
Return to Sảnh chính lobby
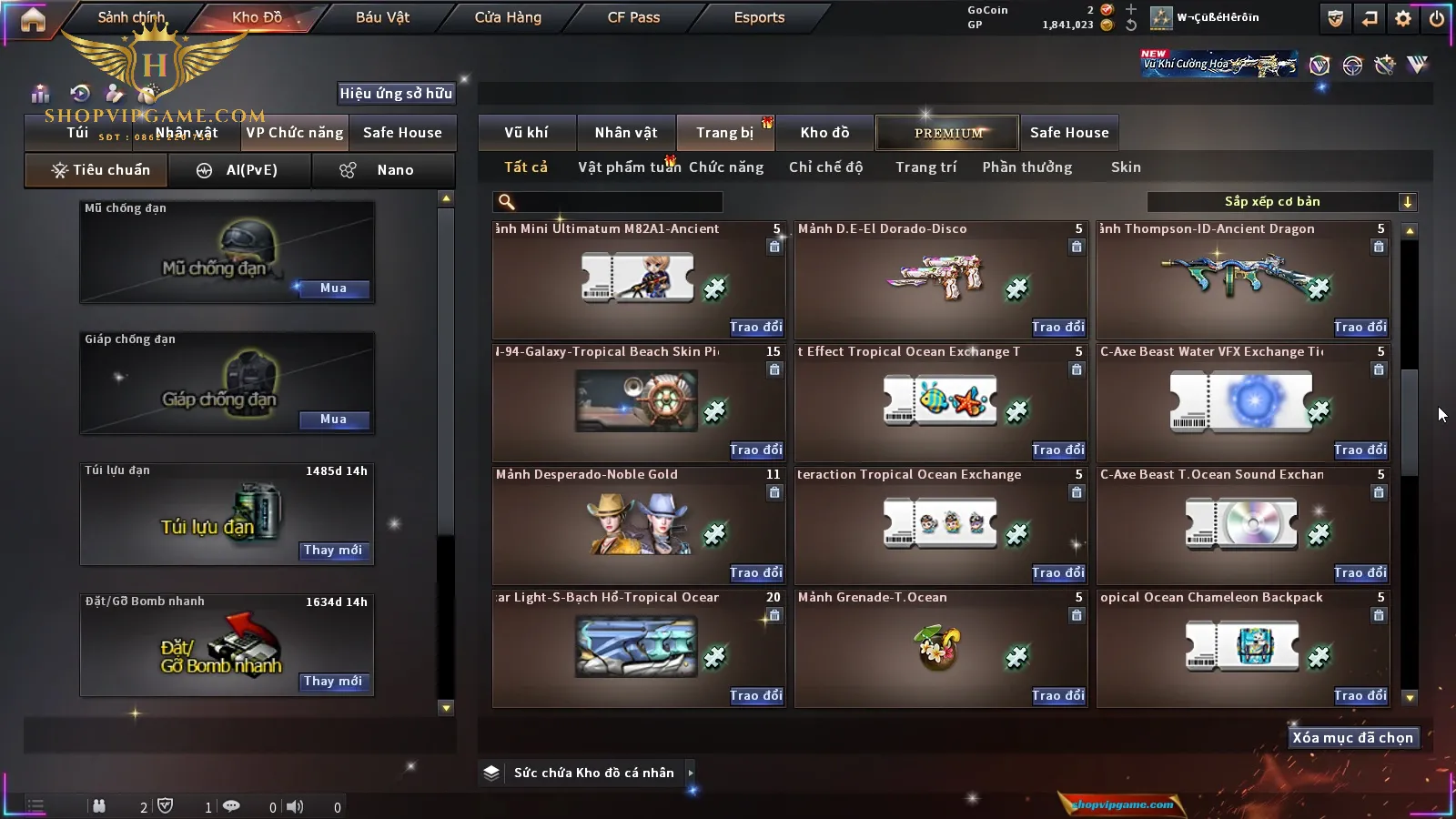131,17
